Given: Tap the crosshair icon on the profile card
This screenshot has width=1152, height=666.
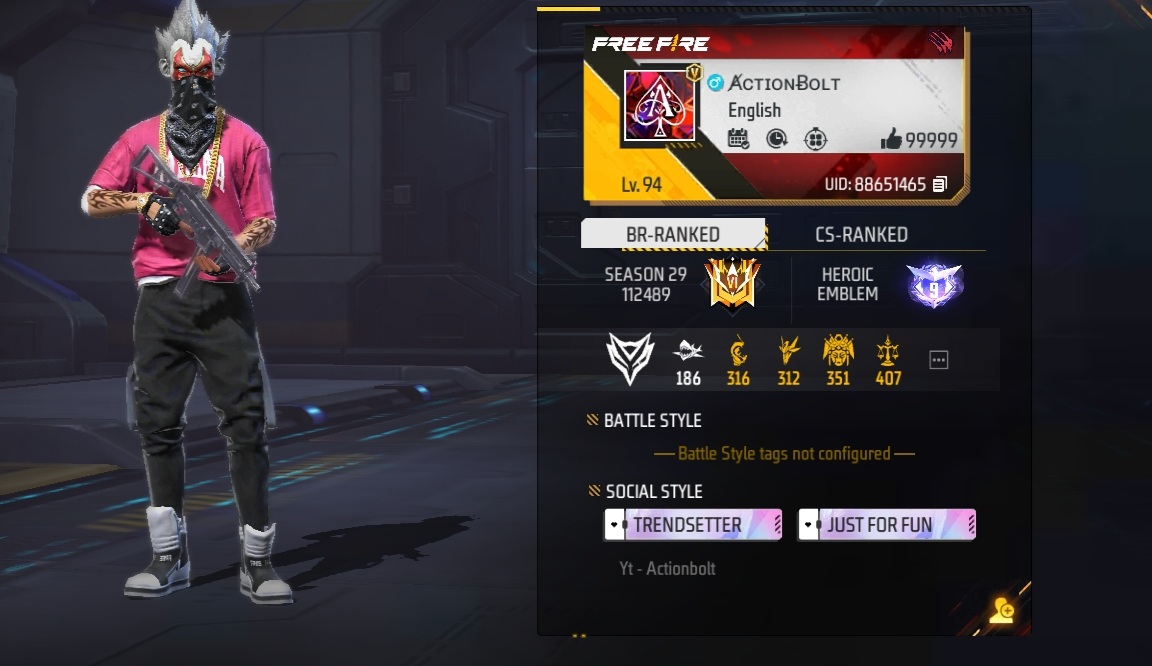Looking at the screenshot, I should click(815, 139).
